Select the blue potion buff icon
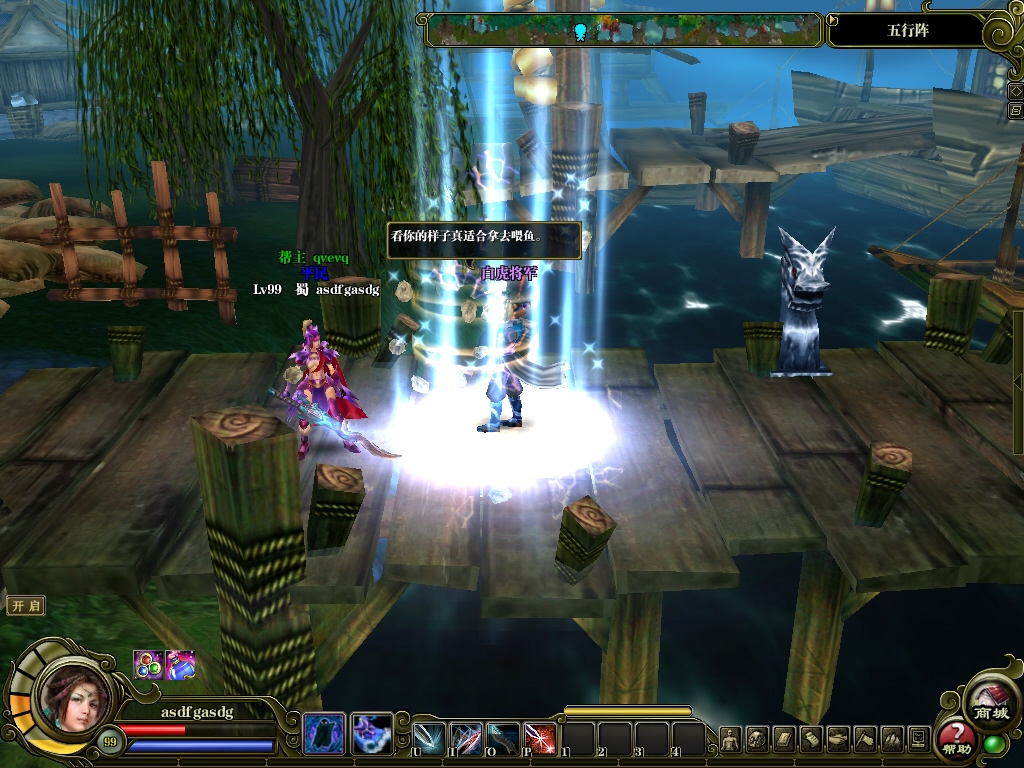The image size is (1024, 768). tap(180, 664)
